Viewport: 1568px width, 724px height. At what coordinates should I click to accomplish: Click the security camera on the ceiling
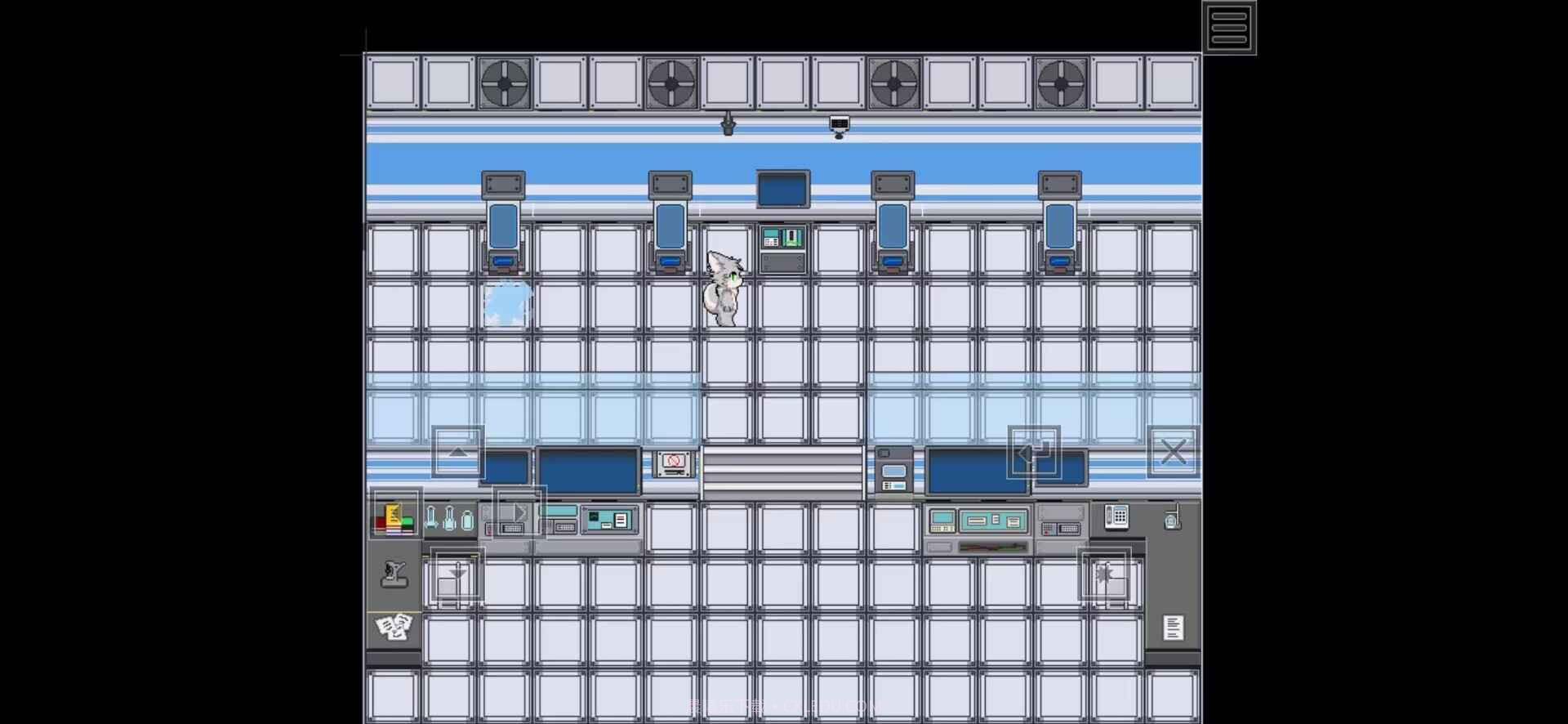pyautogui.click(x=839, y=124)
